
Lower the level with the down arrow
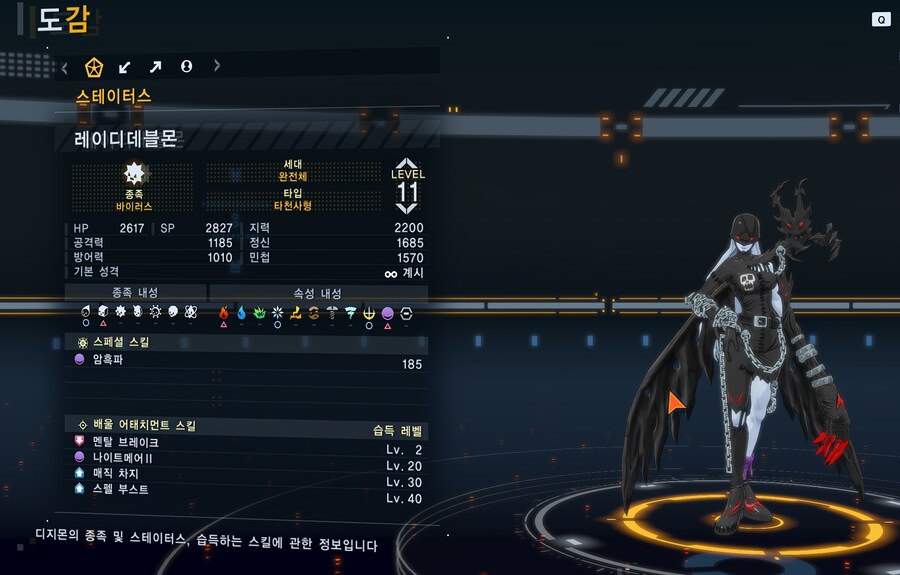[407, 208]
